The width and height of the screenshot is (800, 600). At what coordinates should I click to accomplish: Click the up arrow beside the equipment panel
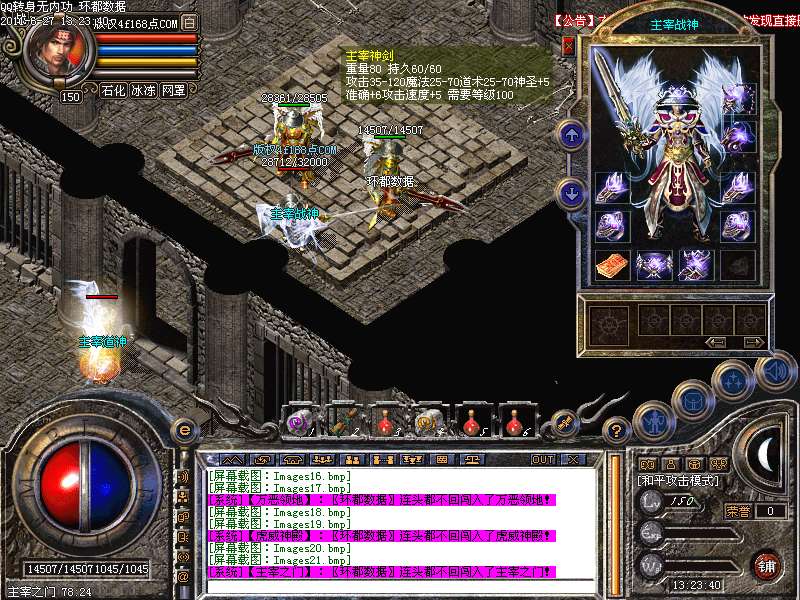tap(571, 134)
